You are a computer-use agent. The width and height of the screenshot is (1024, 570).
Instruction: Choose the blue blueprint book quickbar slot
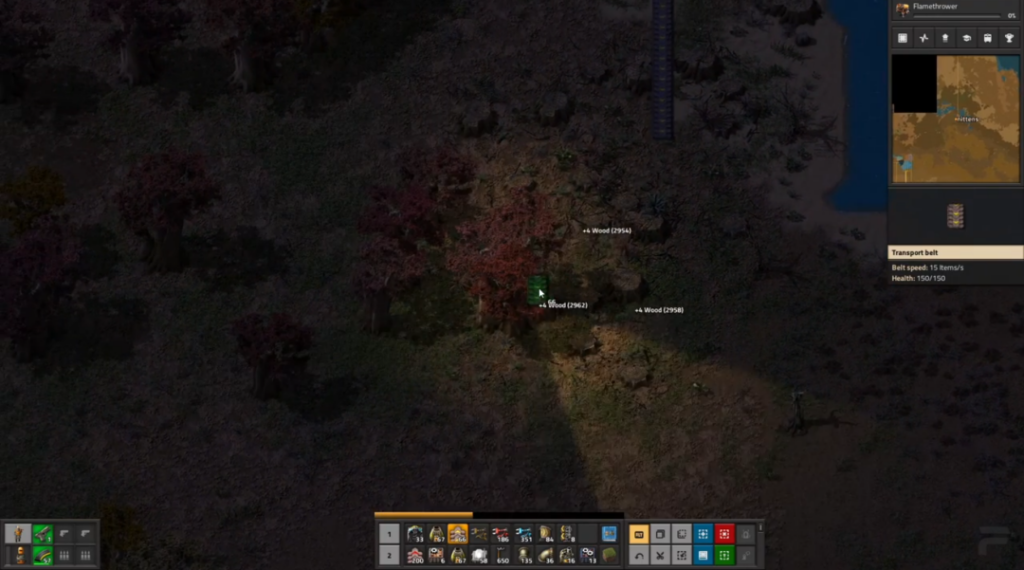(609, 534)
